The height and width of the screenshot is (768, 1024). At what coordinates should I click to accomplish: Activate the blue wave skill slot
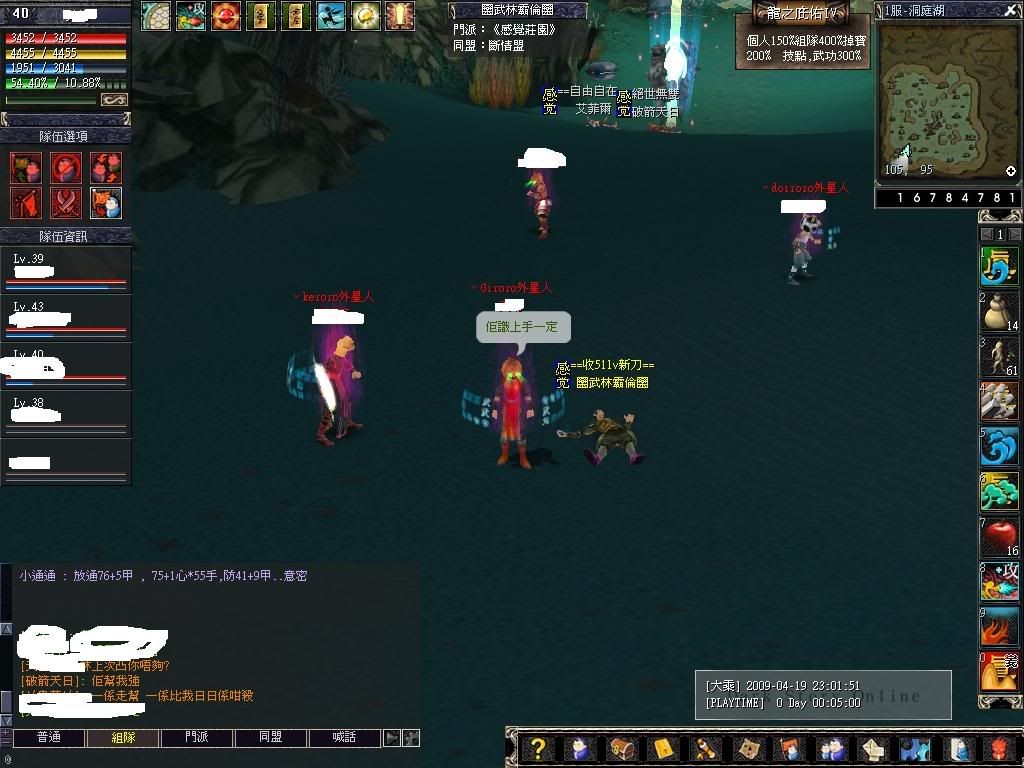click(x=998, y=448)
